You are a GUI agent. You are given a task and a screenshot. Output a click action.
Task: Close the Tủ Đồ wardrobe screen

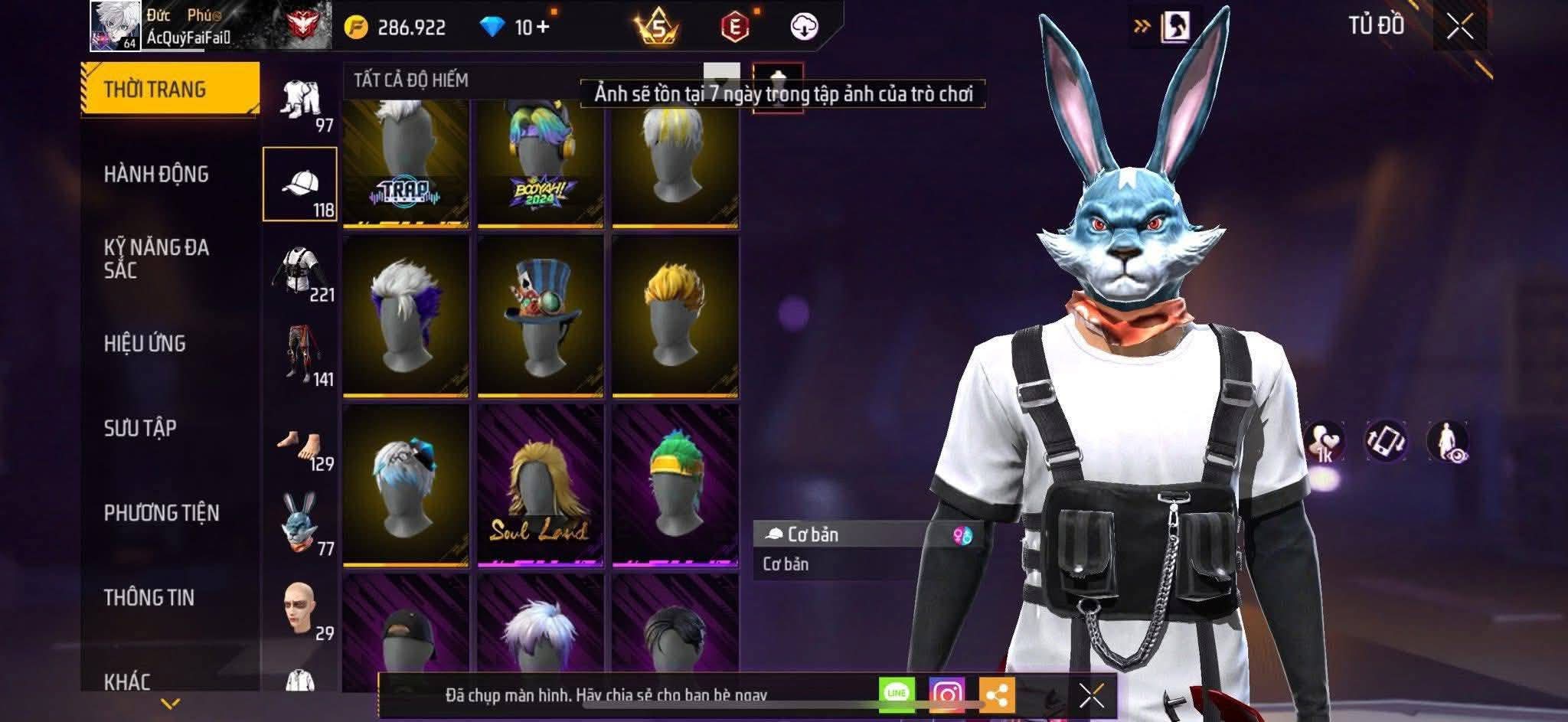[1459, 28]
